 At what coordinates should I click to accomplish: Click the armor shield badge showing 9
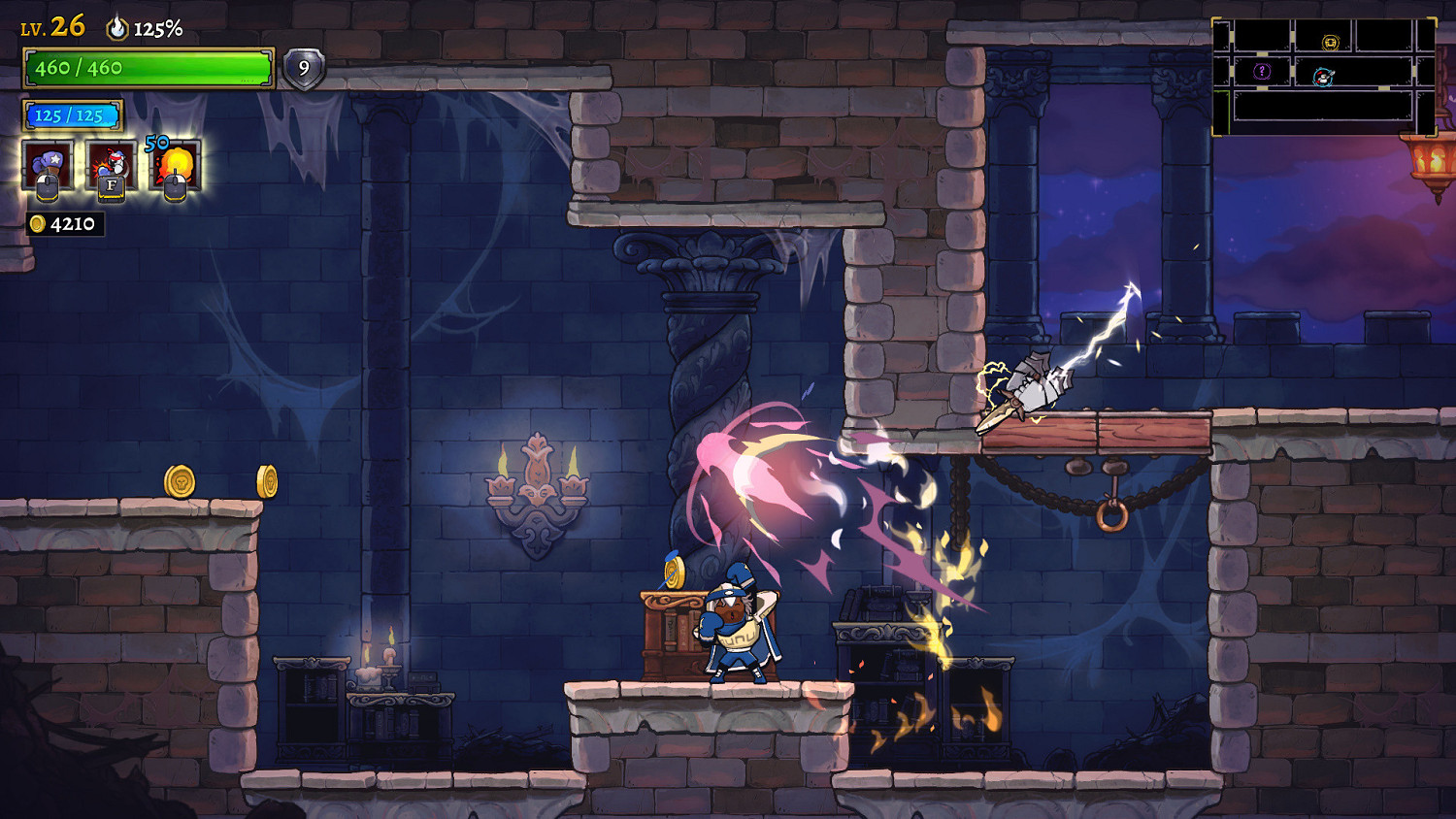point(306,68)
